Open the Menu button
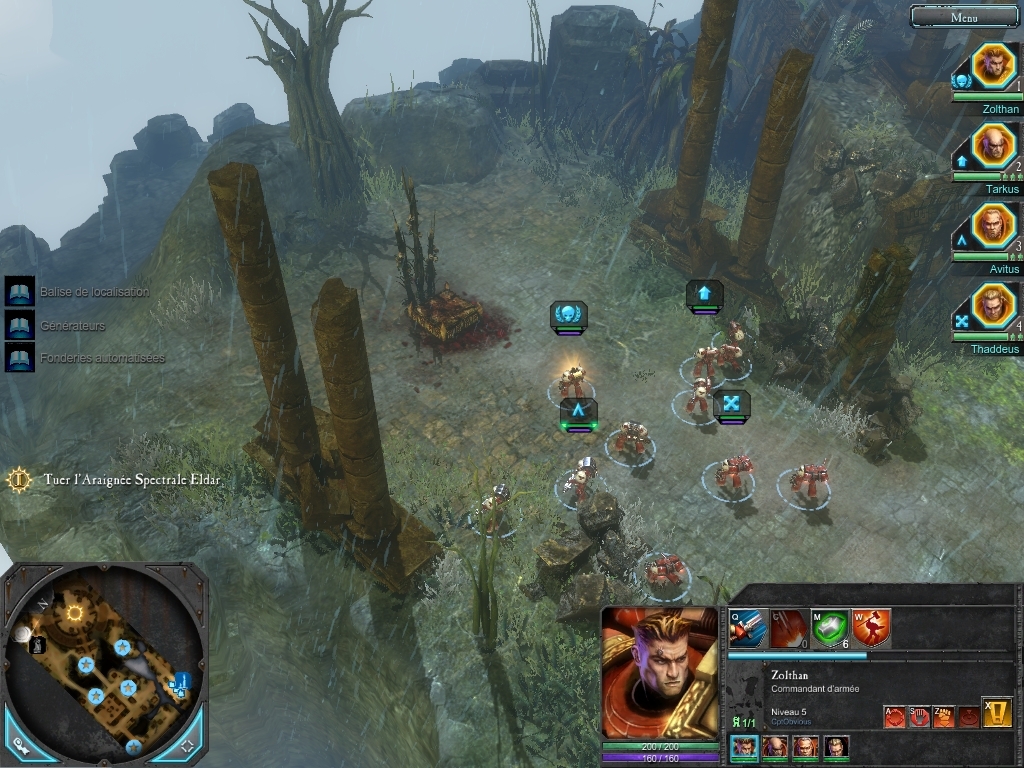 click(x=965, y=17)
